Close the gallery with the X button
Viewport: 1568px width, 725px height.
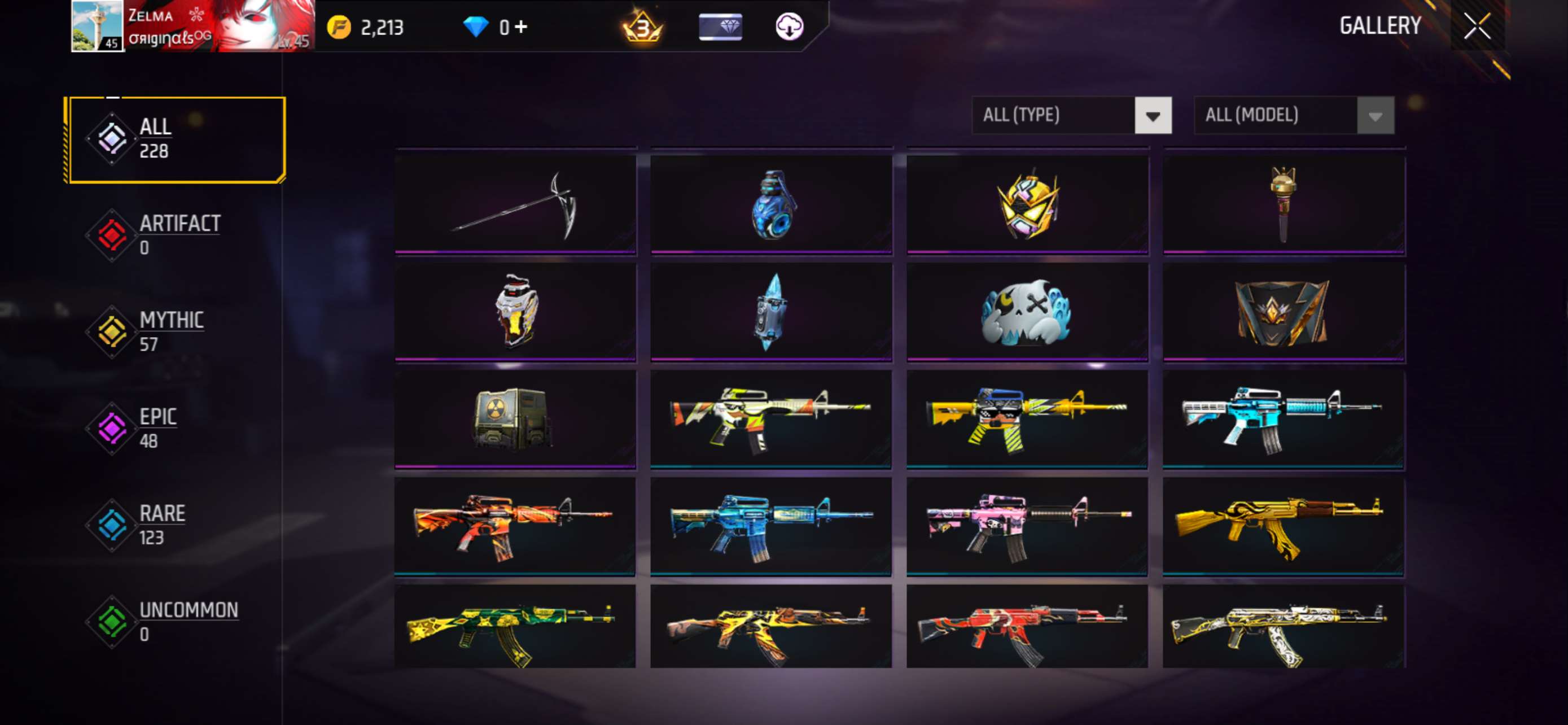coord(1477,25)
